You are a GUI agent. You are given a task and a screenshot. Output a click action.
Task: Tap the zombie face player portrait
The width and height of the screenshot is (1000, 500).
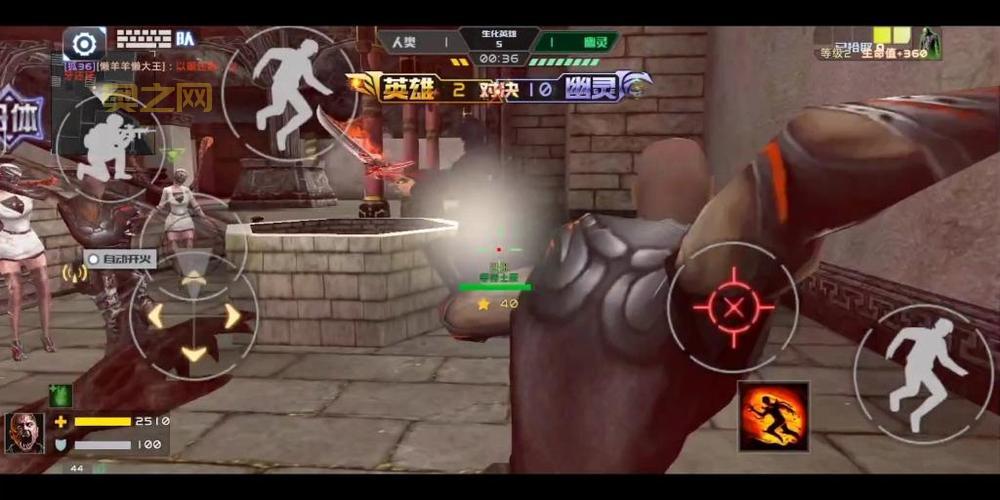(x=25, y=433)
